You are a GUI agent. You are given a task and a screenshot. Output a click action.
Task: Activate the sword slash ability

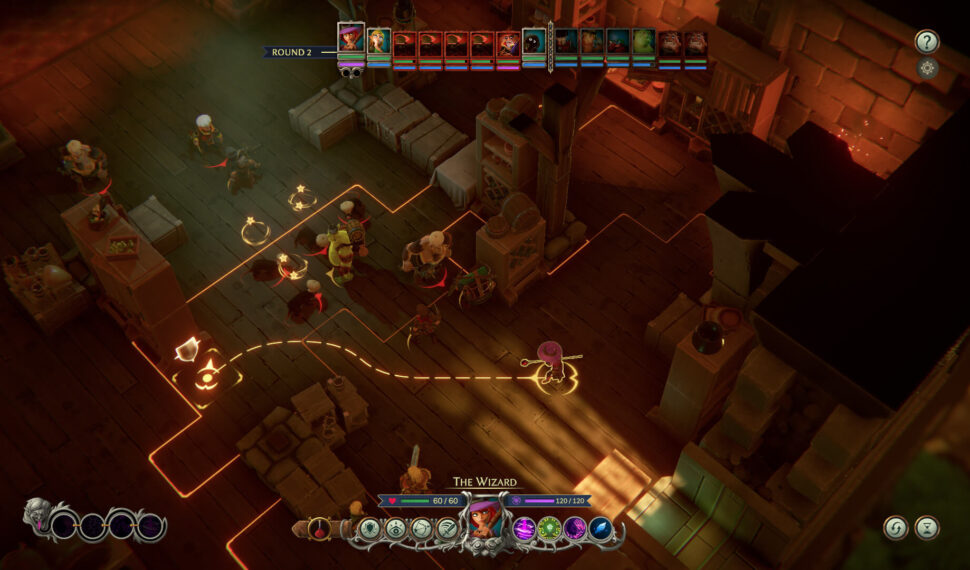click(x=446, y=529)
